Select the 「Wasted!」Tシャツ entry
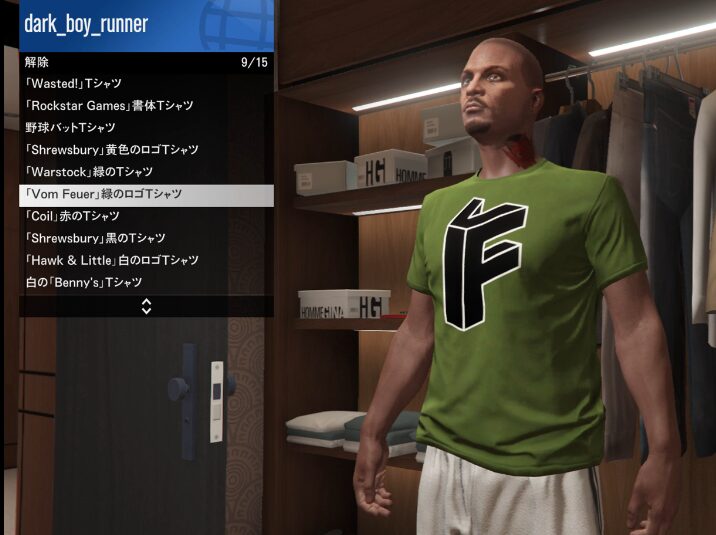Viewport: 716px width, 535px height. pos(145,84)
